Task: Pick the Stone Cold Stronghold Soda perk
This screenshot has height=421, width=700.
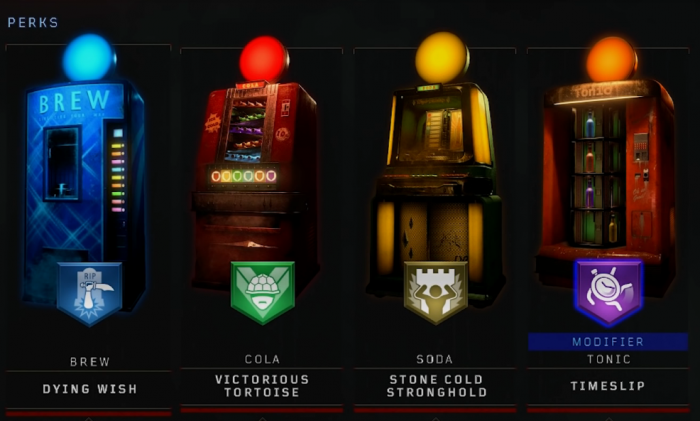Action: [436, 385]
